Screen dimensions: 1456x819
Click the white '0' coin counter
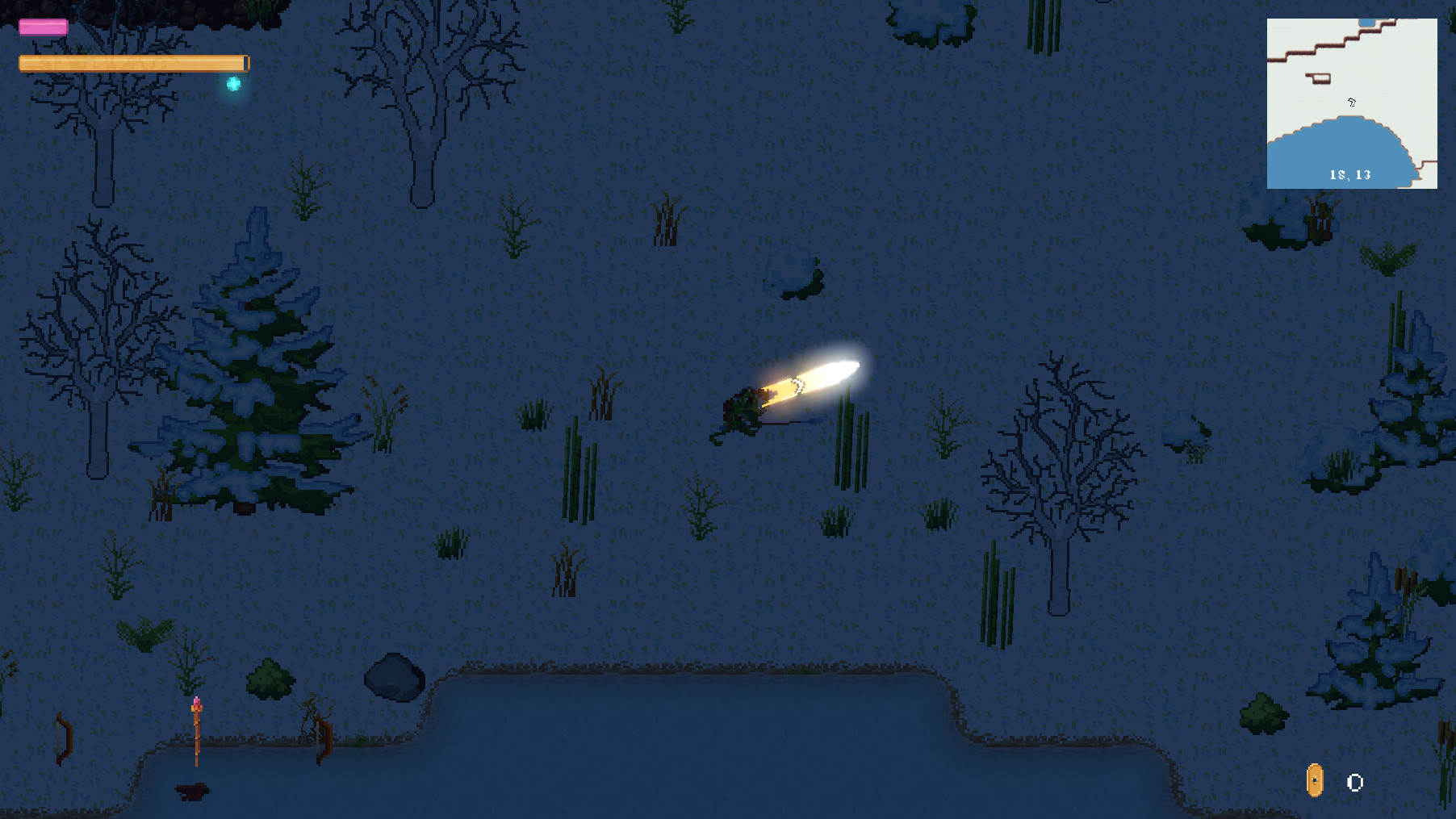1354,781
